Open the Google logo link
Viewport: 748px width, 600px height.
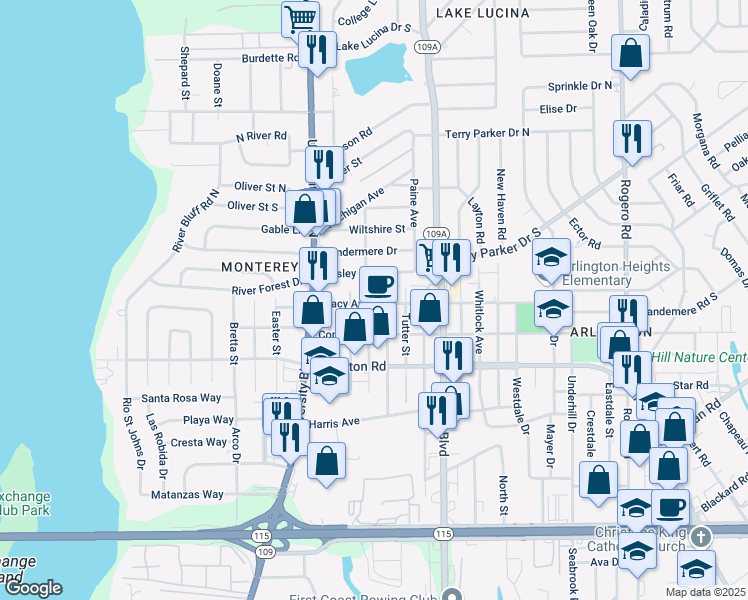click(33, 588)
